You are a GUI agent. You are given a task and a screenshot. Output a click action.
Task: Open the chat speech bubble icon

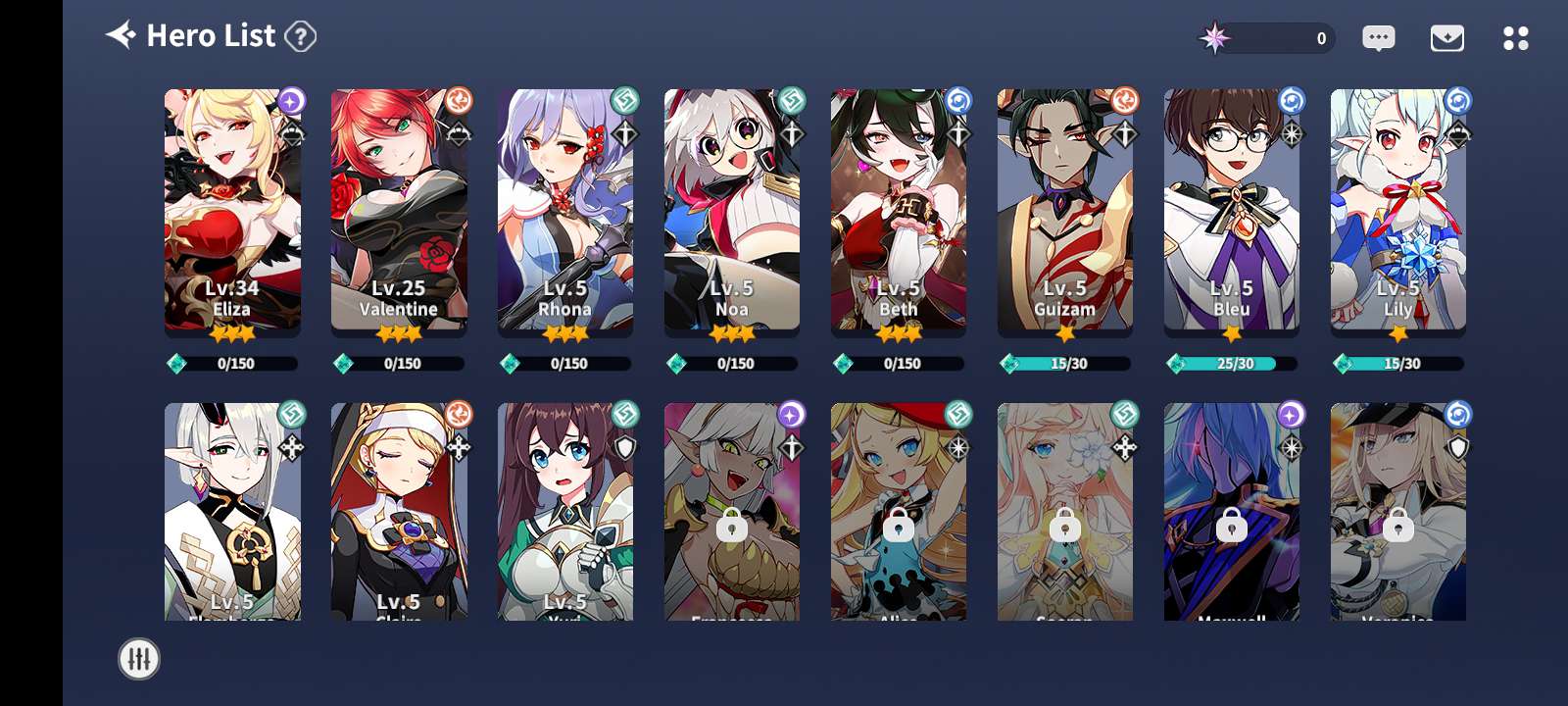point(1378,38)
